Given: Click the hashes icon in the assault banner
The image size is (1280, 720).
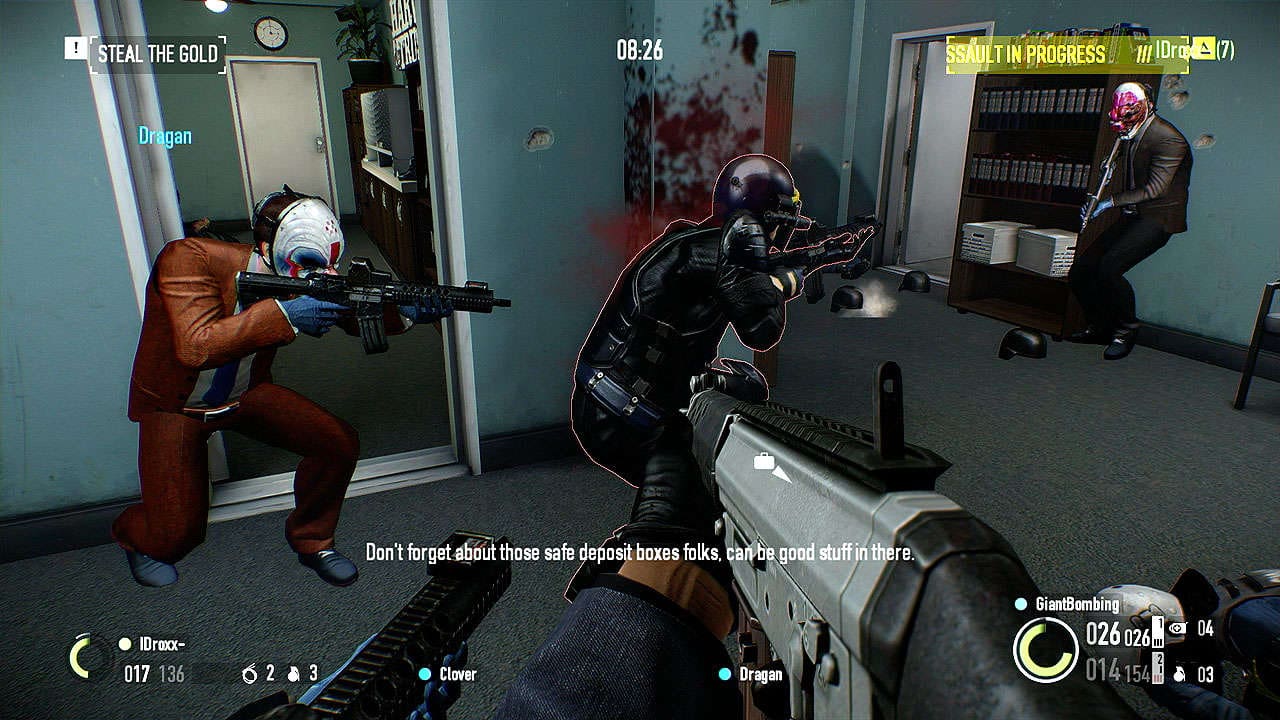Looking at the screenshot, I should [1144, 51].
